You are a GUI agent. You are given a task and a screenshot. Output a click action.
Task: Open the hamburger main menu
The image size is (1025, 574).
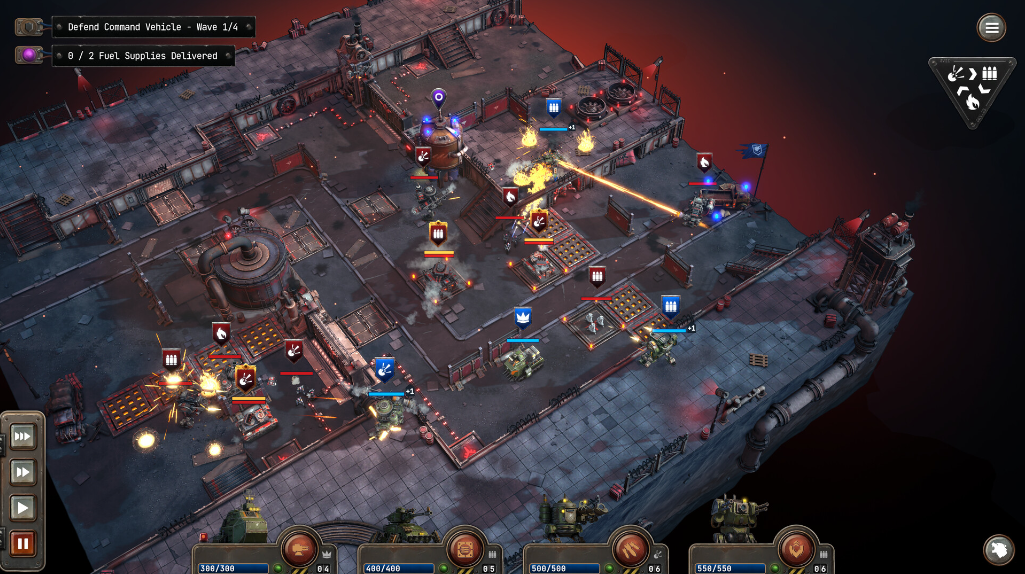point(991,27)
